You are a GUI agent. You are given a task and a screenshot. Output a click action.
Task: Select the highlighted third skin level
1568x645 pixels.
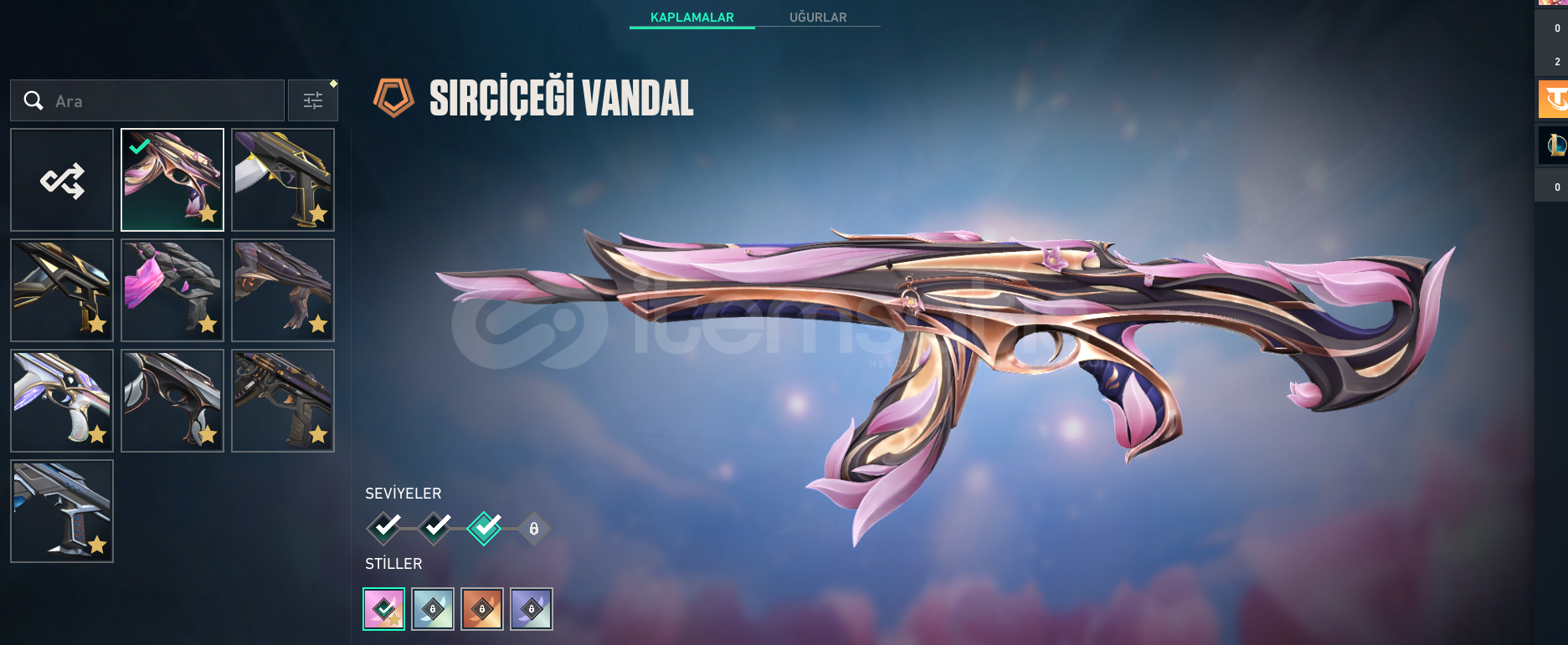[x=485, y=528]
